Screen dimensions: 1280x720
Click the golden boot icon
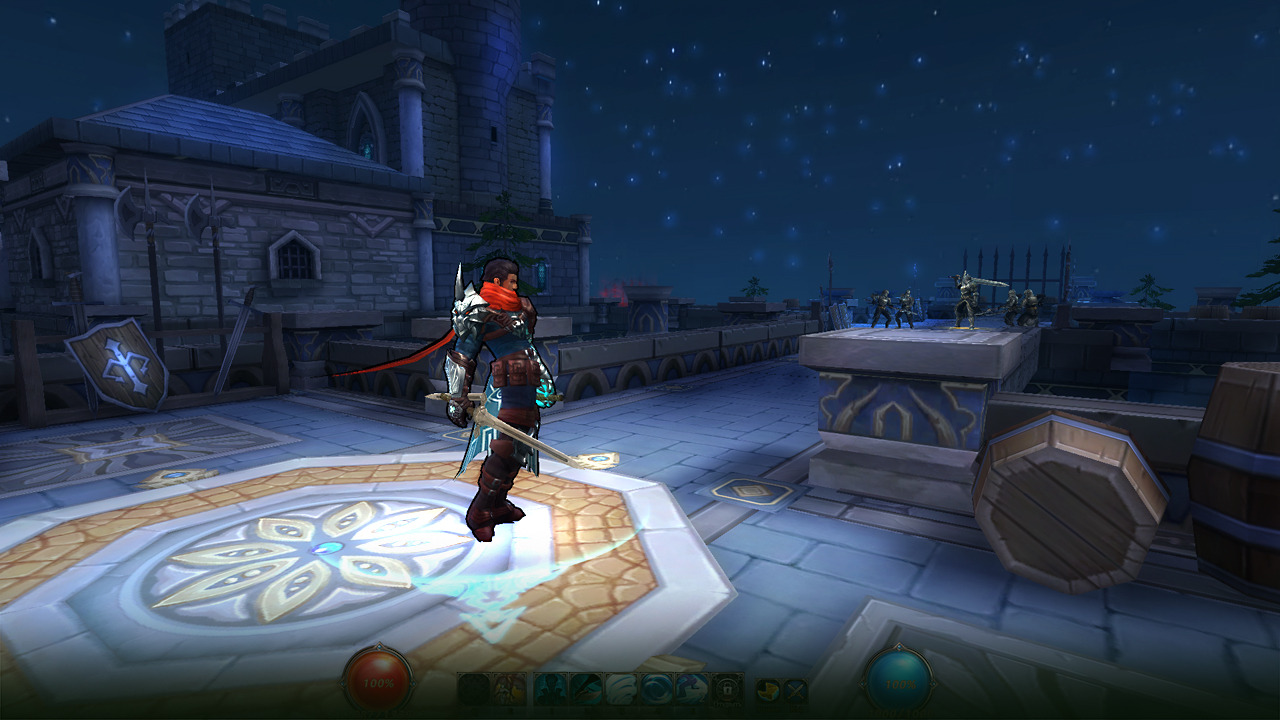coord(767,689)
